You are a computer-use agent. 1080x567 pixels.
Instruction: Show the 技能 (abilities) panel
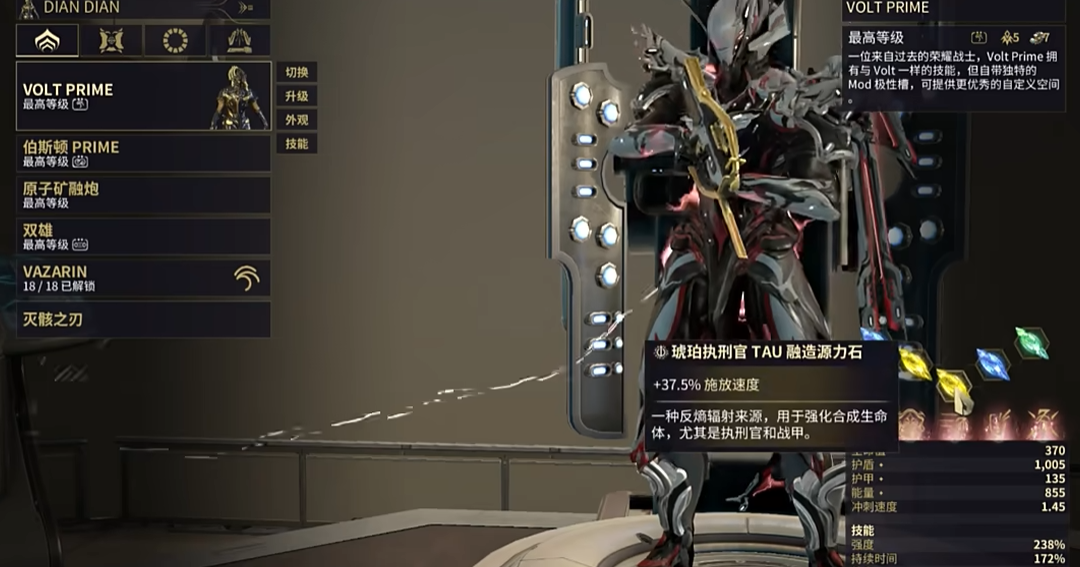[297, 144]
